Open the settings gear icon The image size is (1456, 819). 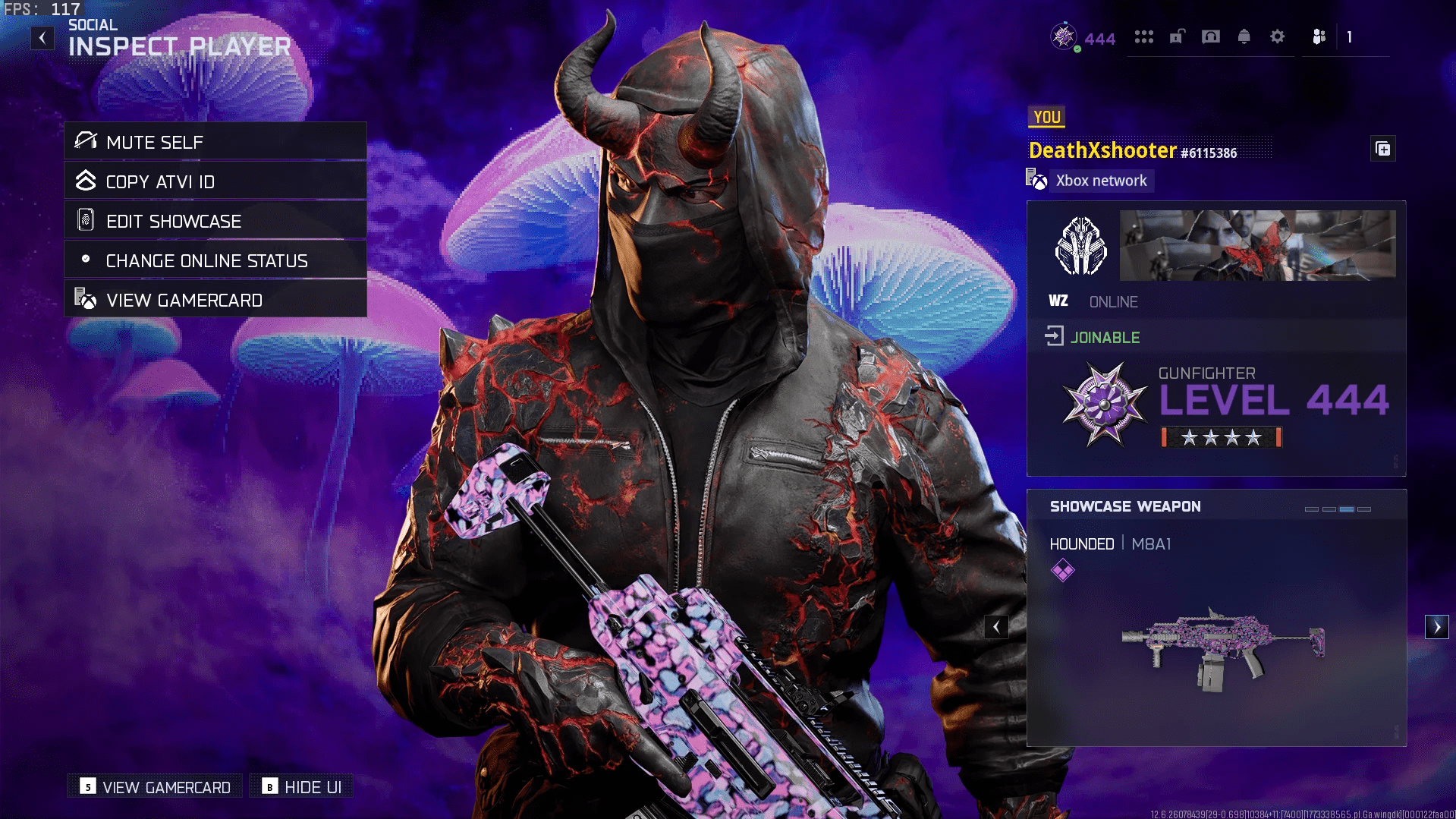pos(1278,37)
